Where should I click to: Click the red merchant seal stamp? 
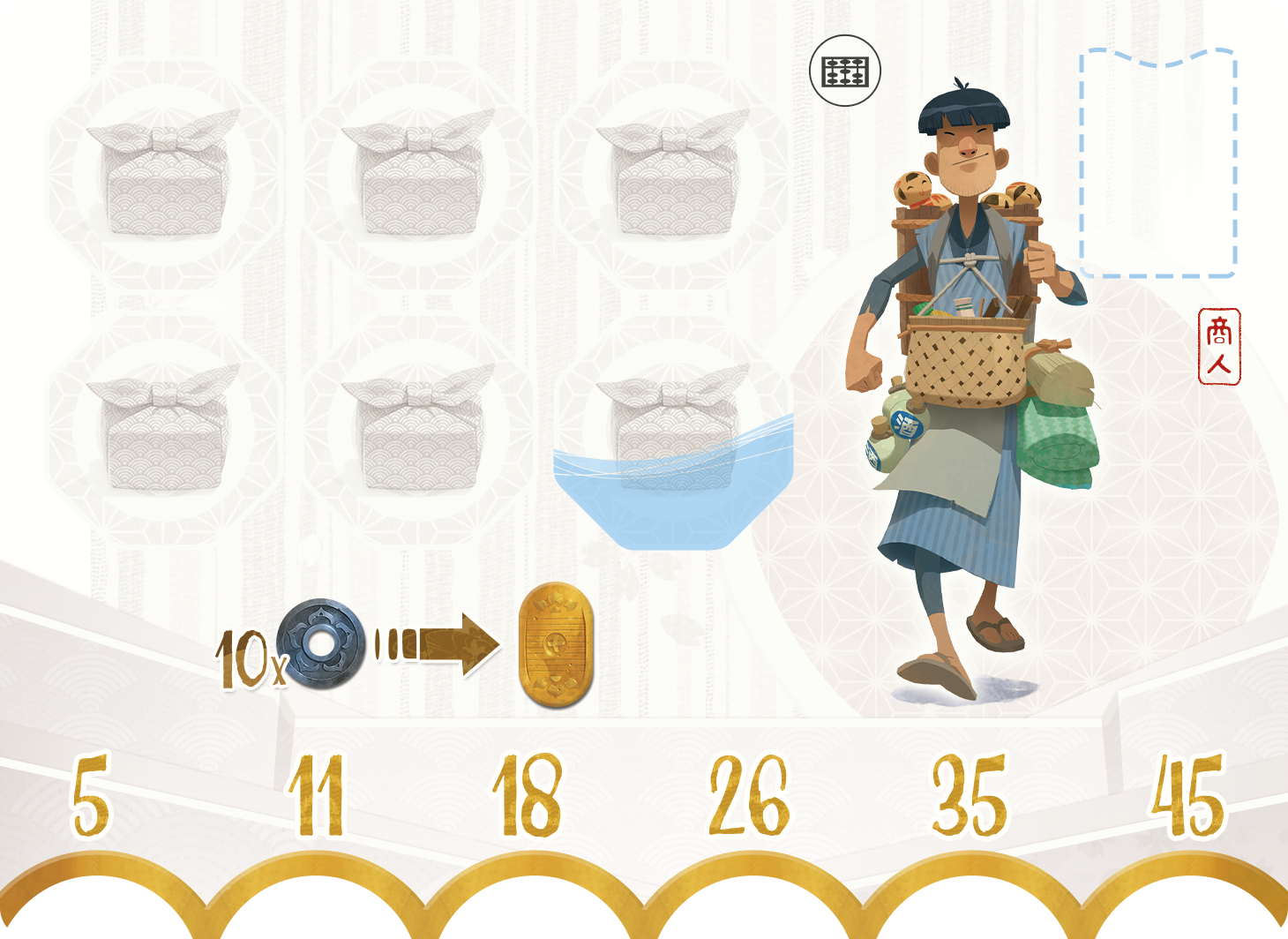click(1219, 346)
